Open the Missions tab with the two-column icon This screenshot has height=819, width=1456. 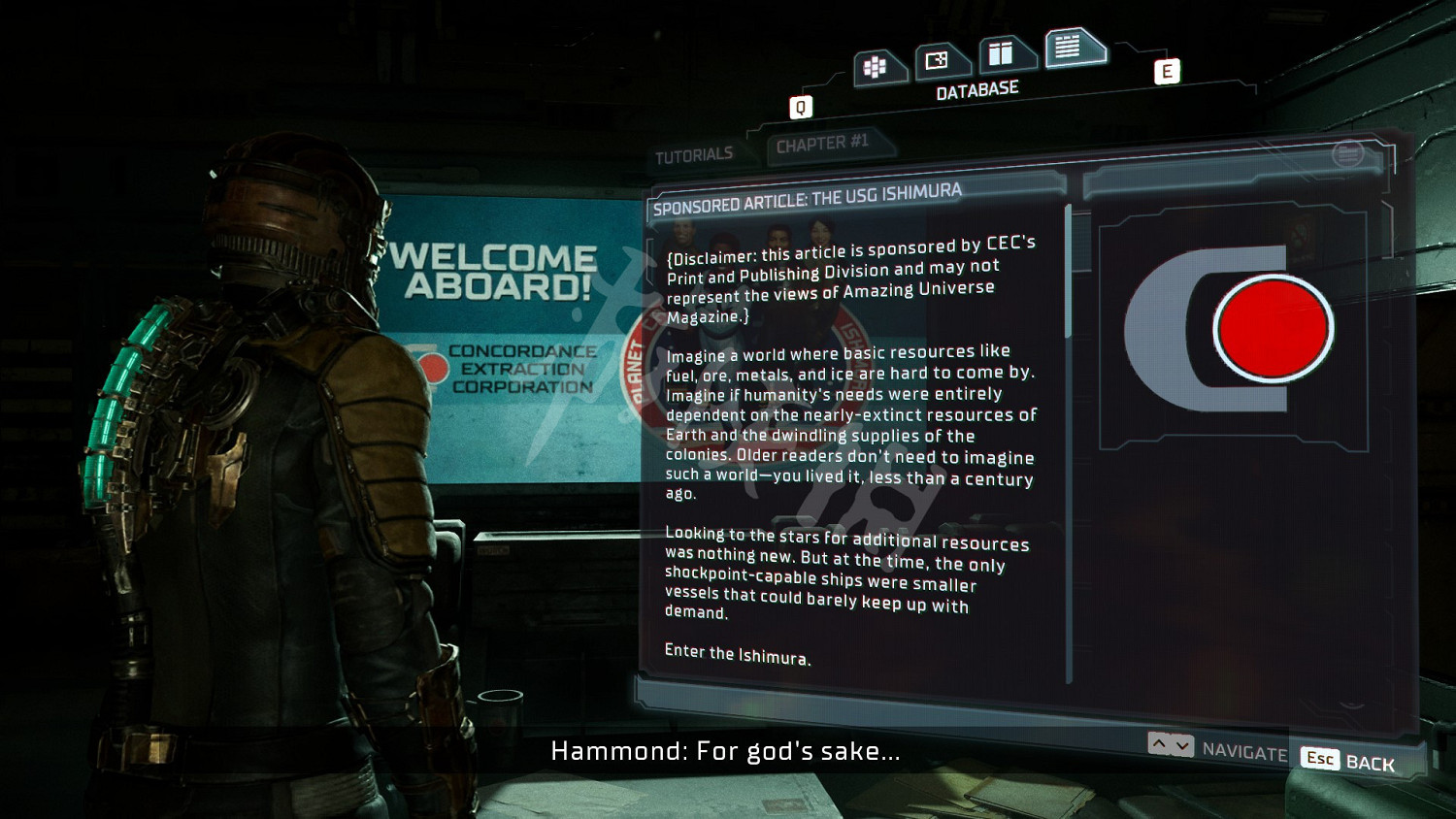tap(1003, 53)
